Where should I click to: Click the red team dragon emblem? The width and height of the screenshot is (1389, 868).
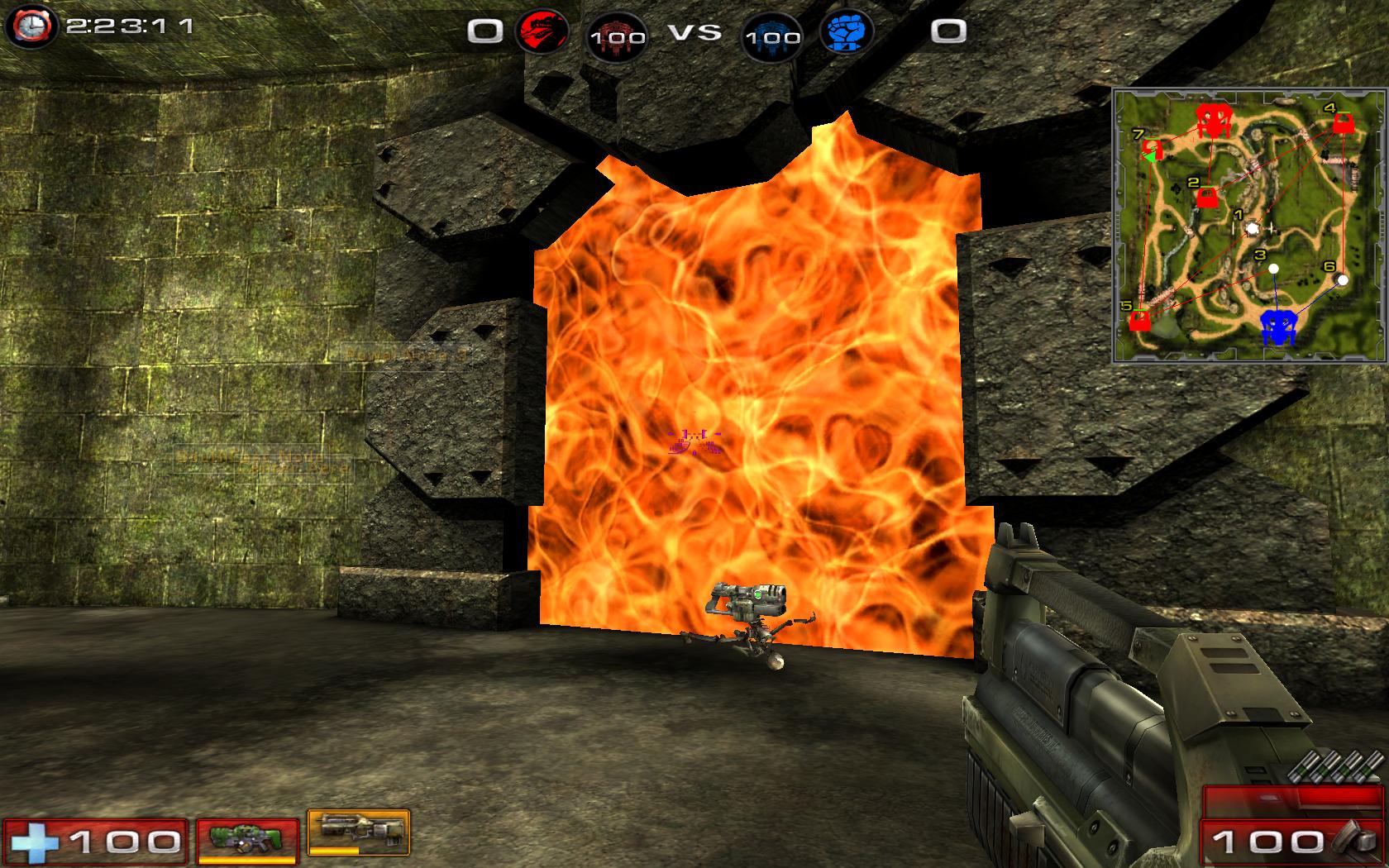pyautogui.click(x=542, y=31)
